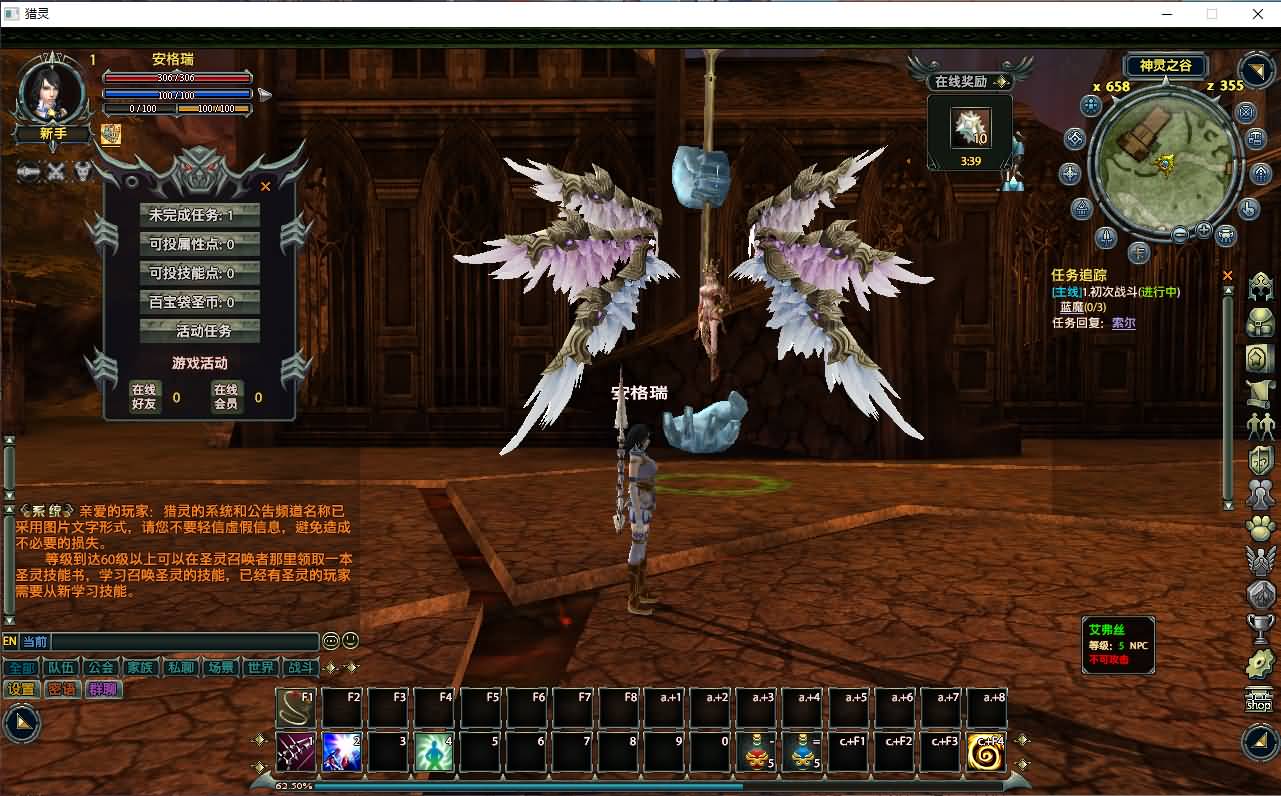Screen dimensions: 1281x796
Task: Switch chat to the 队伍 channel tab
Action: click(60, 668)
